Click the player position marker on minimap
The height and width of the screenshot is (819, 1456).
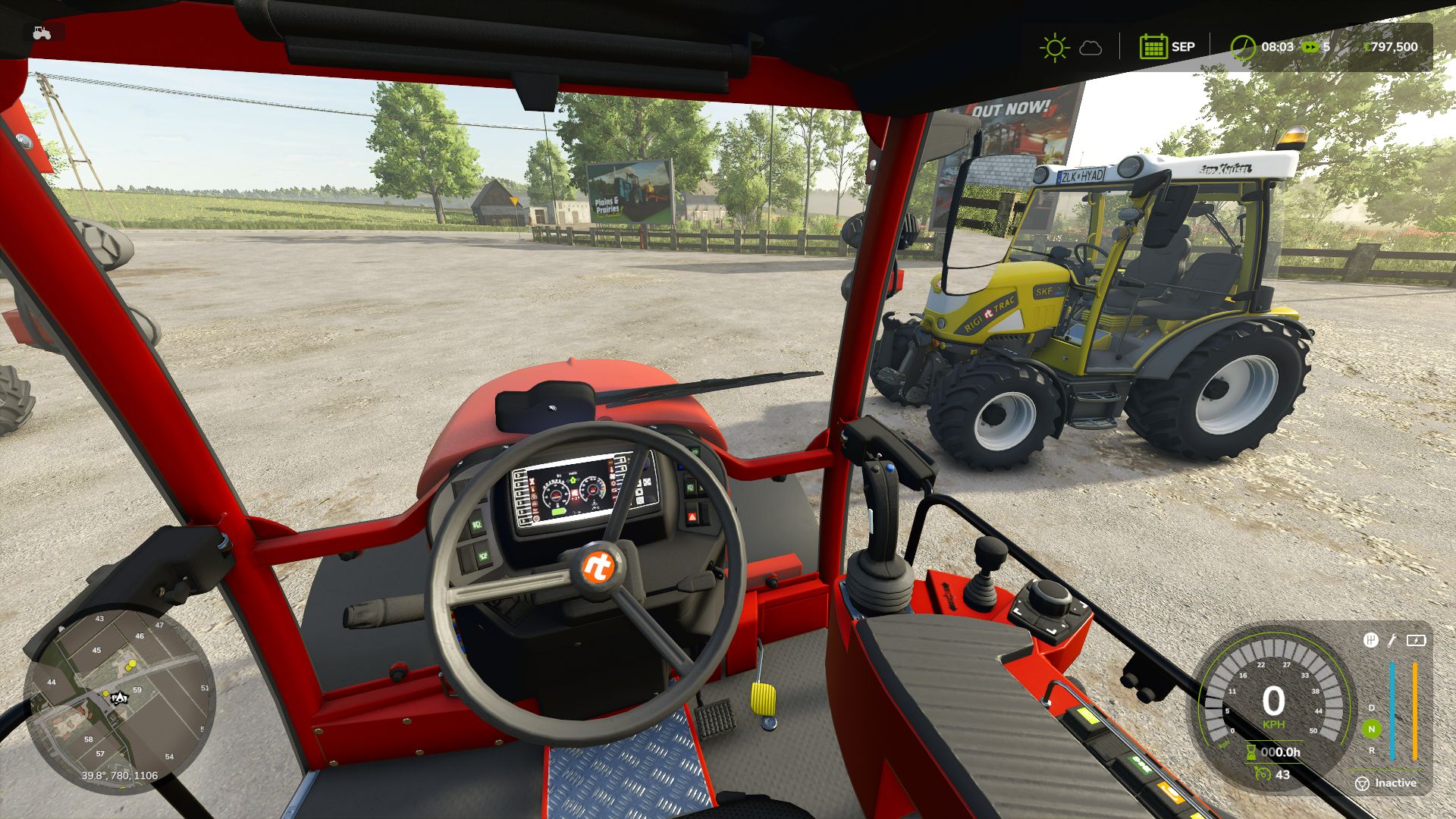pyautogui.click(x=118, y=698)
